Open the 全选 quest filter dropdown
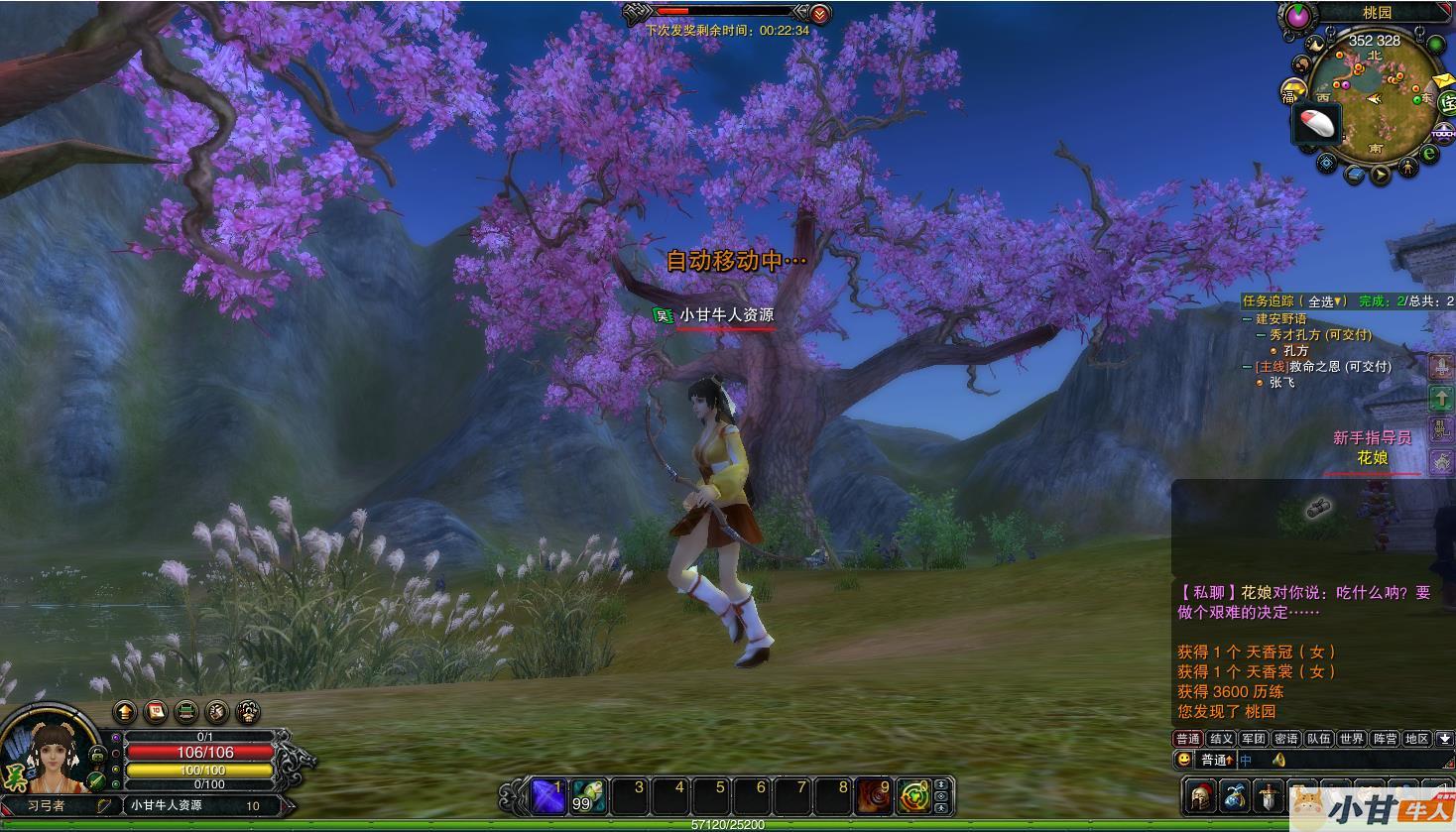The image size is (1456, 832). coord(1326,301)
